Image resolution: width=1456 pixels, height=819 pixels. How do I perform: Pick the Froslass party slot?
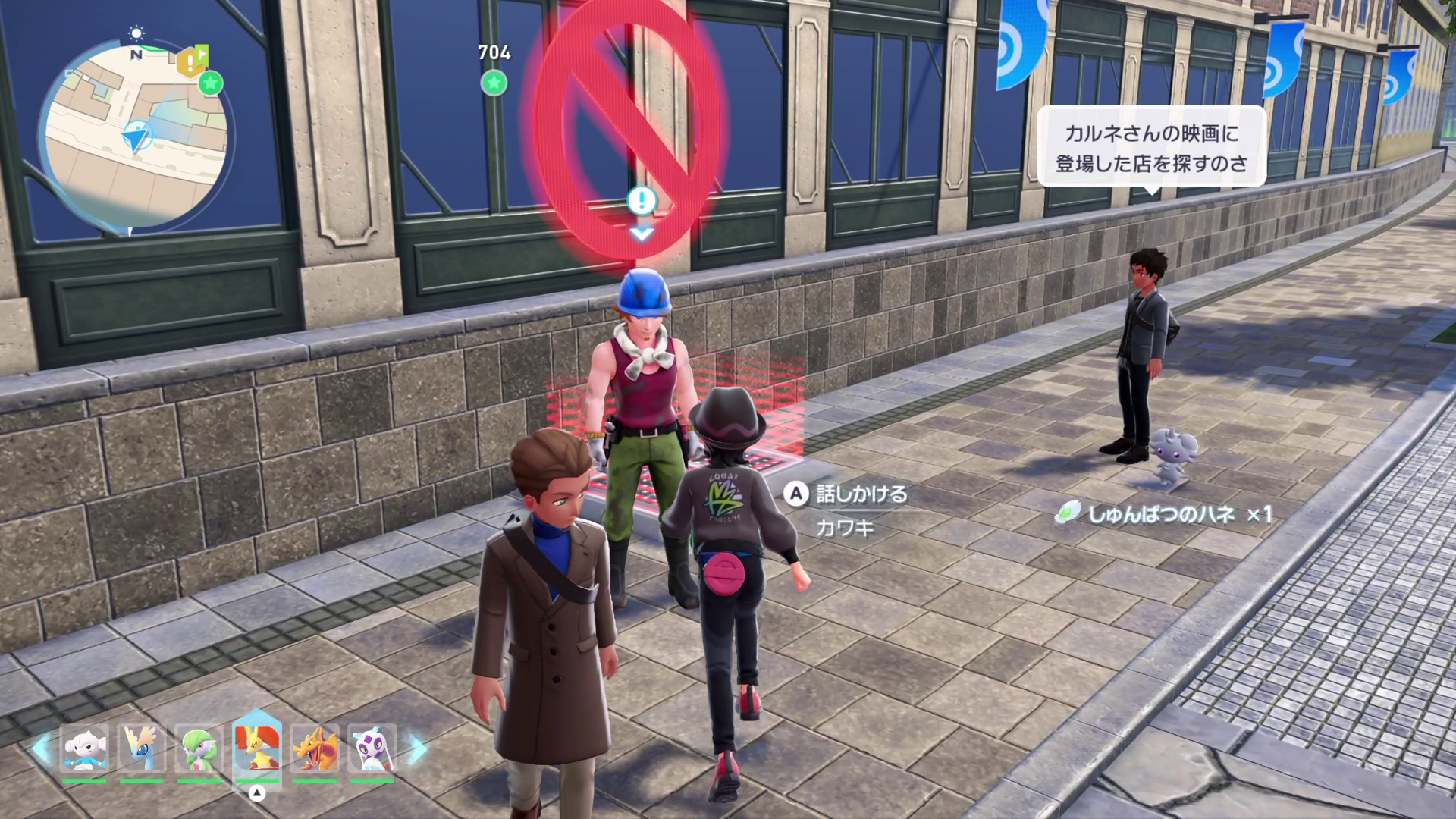[372, 748]
